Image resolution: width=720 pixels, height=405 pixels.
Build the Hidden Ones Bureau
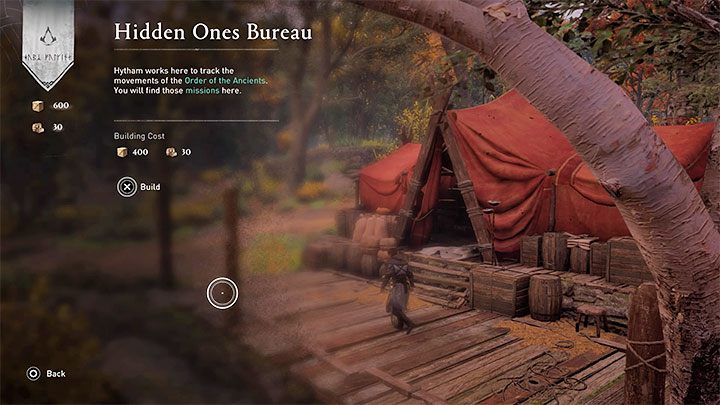[x=139, y=187]
